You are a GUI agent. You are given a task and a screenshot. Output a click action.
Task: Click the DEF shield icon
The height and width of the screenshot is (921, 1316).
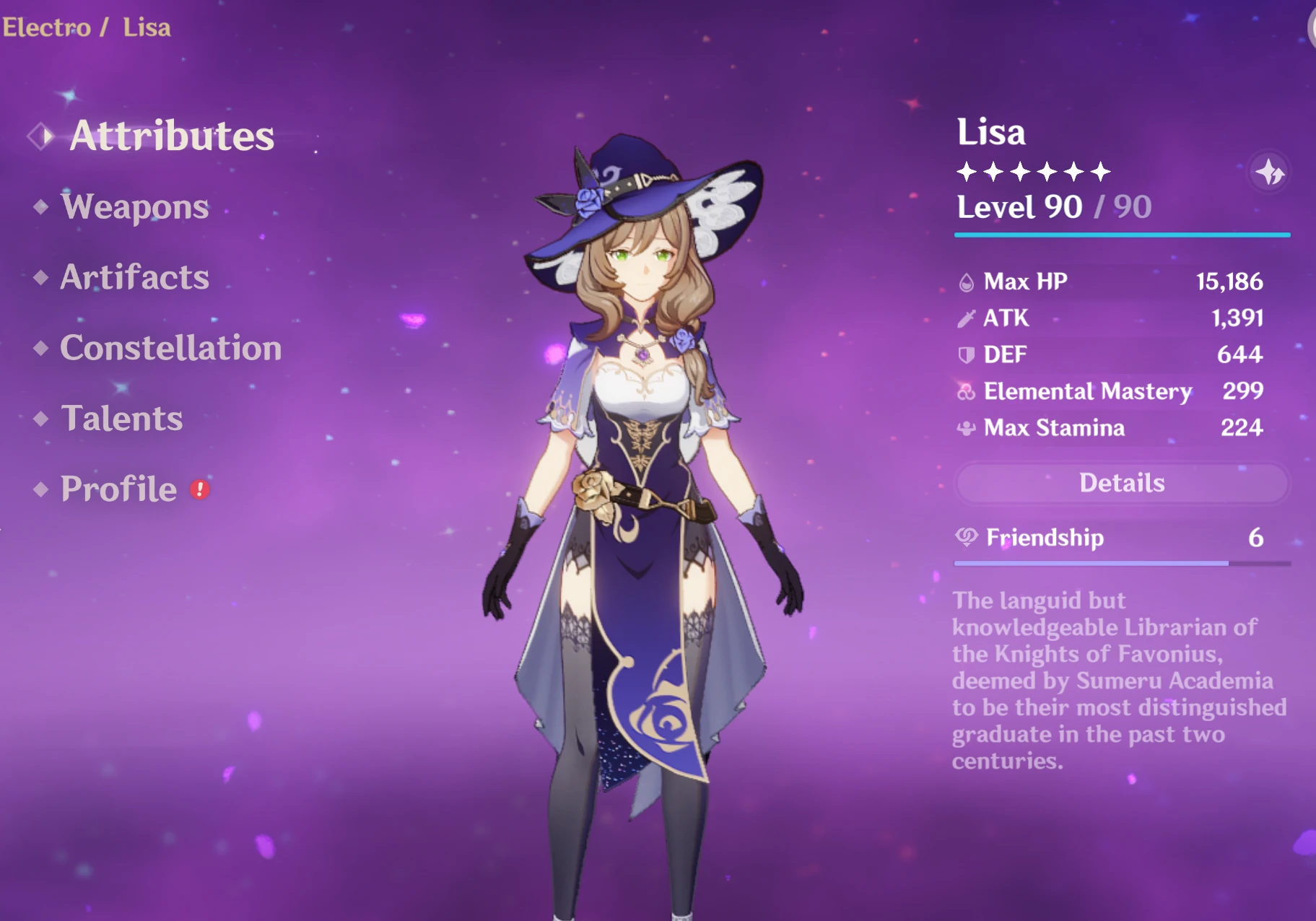point(968,354)
